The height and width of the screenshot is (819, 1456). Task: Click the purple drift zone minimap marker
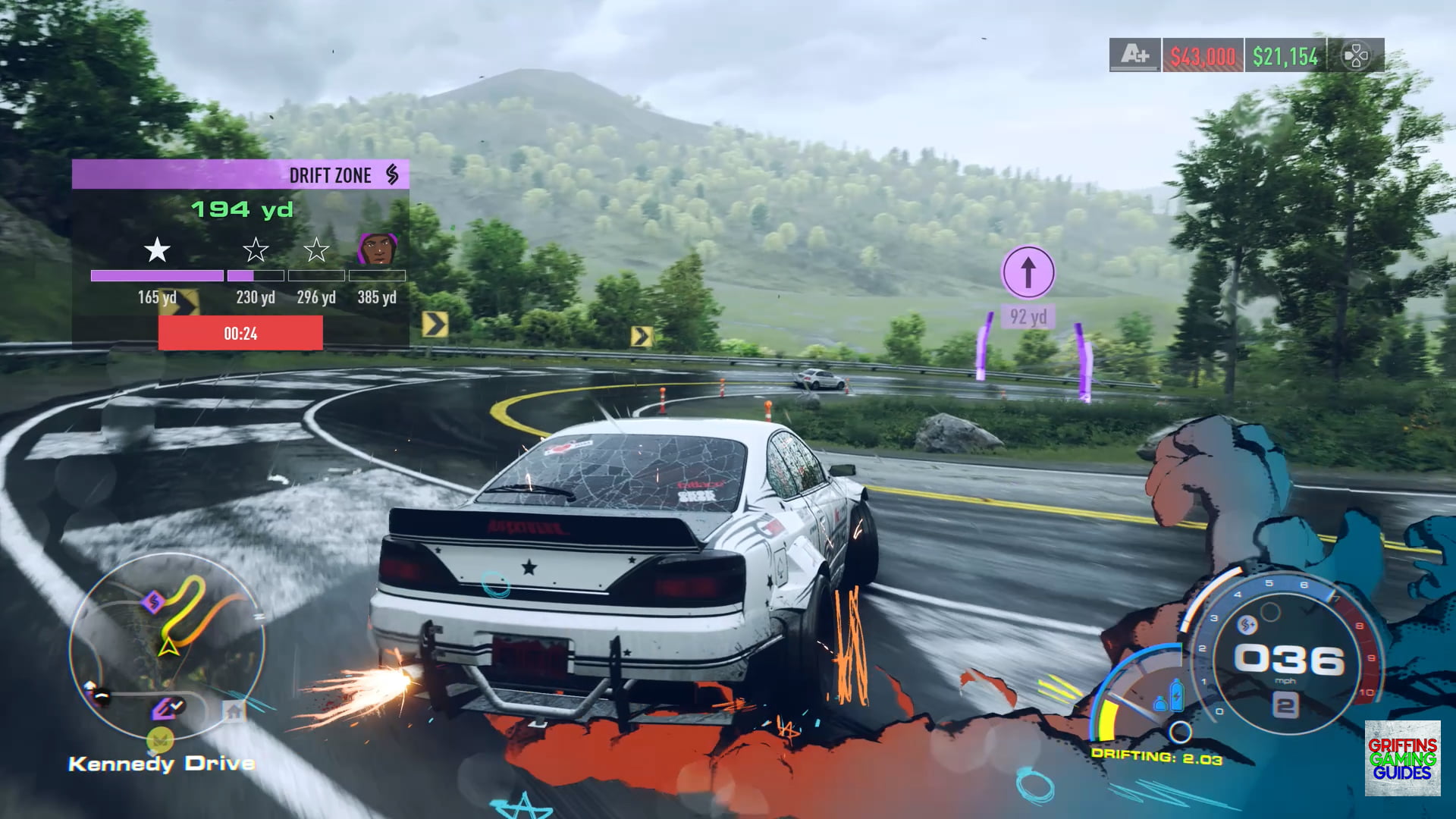153,603
